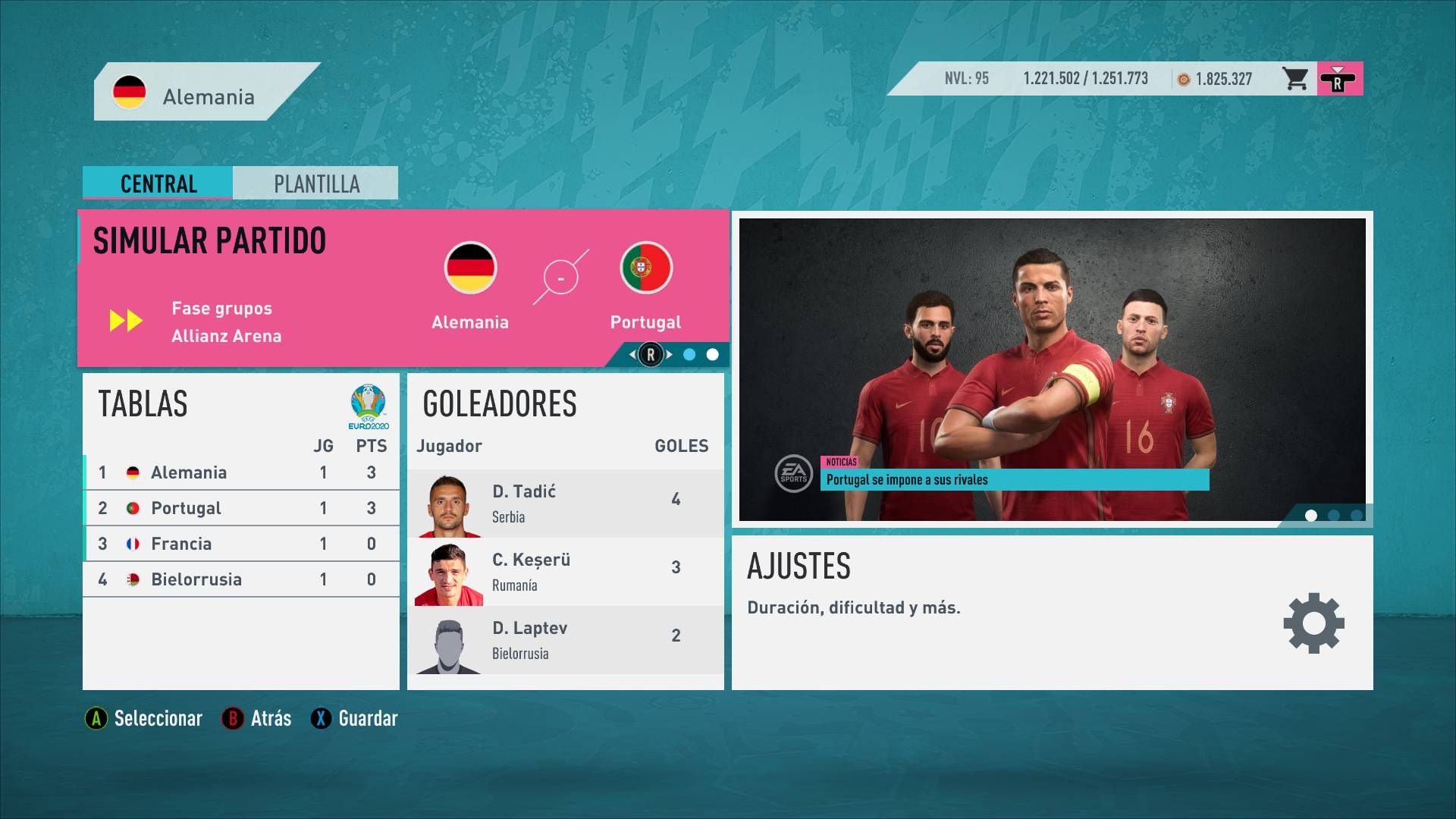Choose Francia row in the table

coord(241,544)
